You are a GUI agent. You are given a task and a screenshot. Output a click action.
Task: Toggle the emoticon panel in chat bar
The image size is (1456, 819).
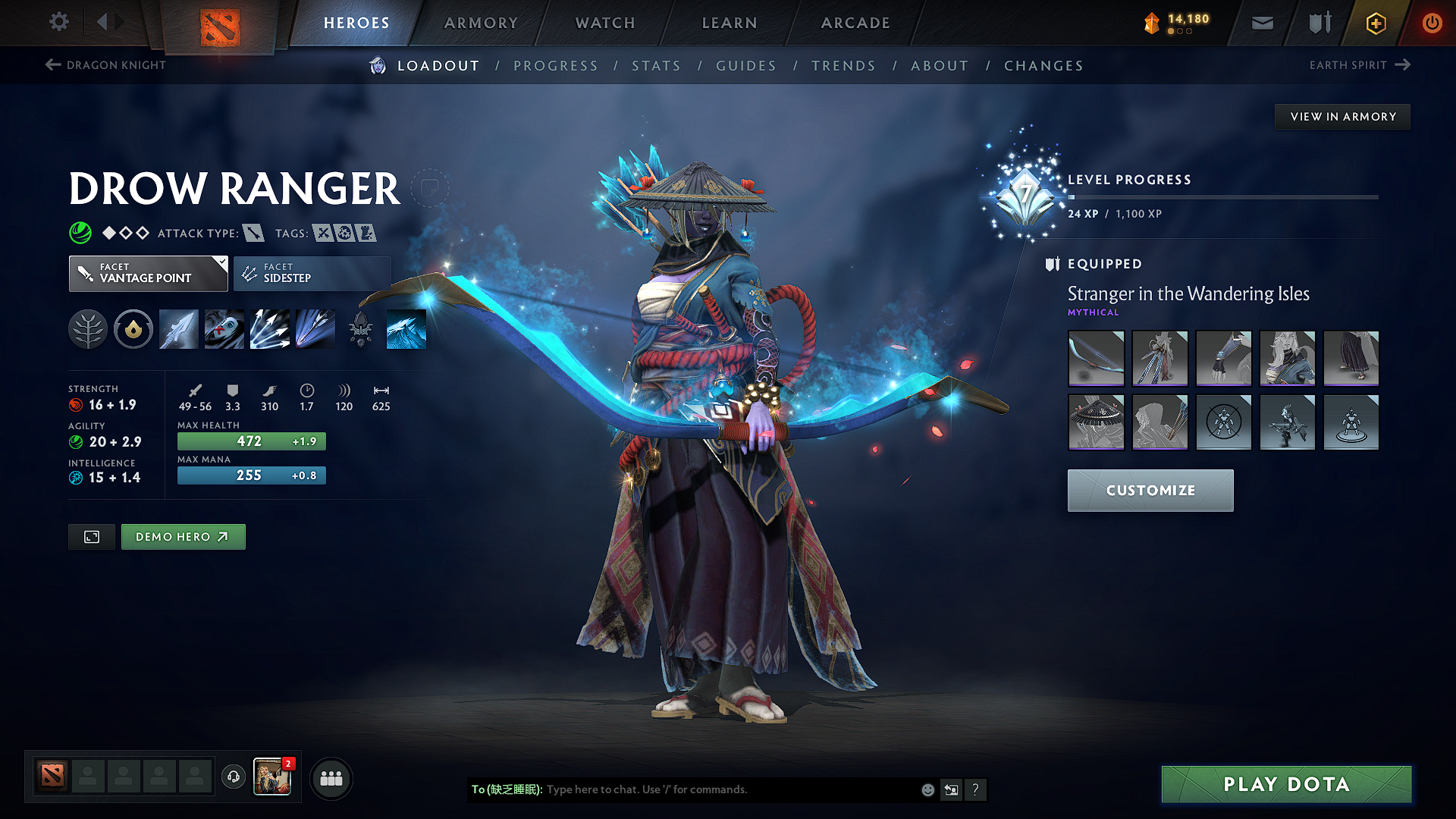(x=927, y=789)
